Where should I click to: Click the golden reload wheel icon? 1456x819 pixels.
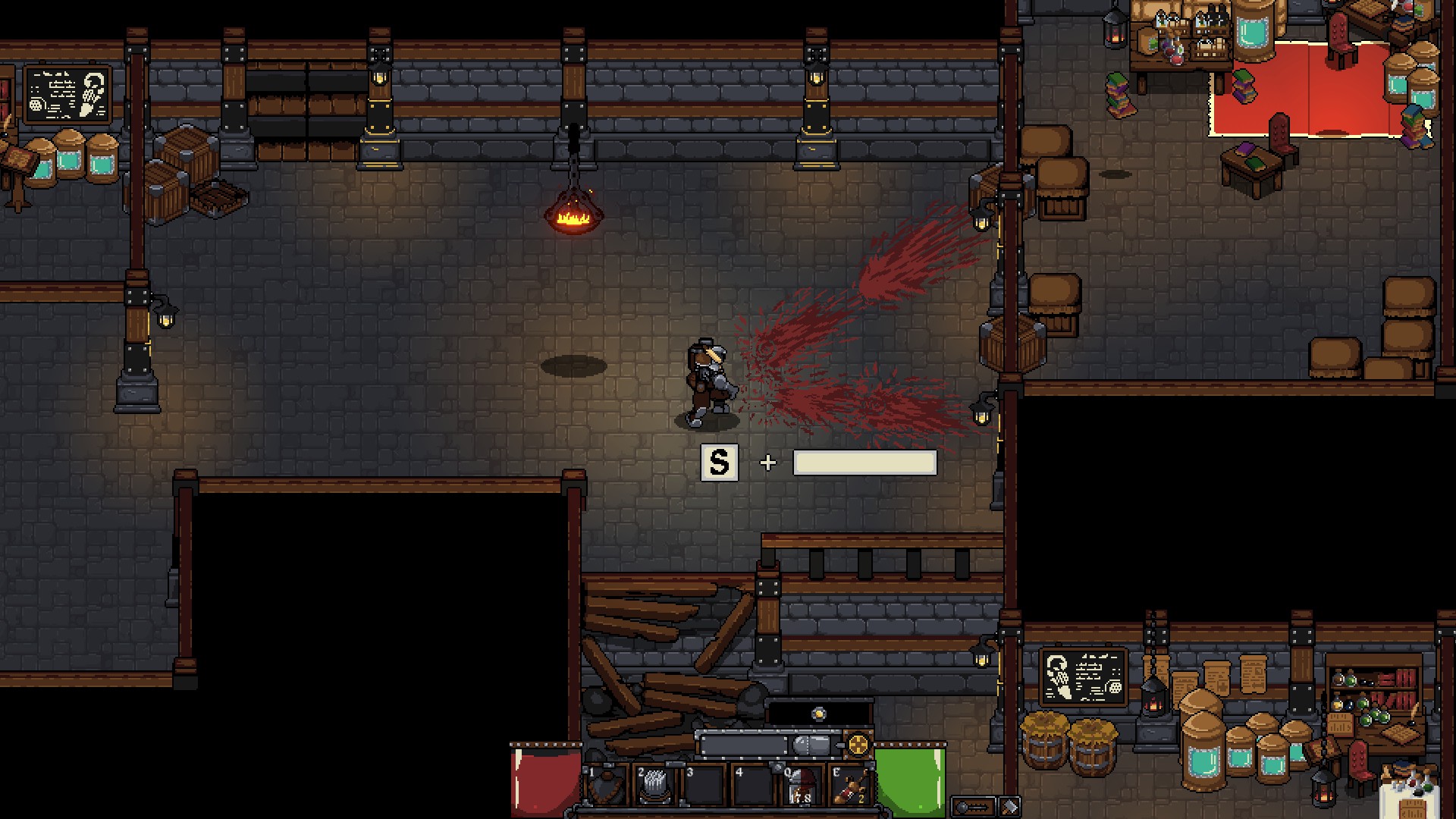858,745
